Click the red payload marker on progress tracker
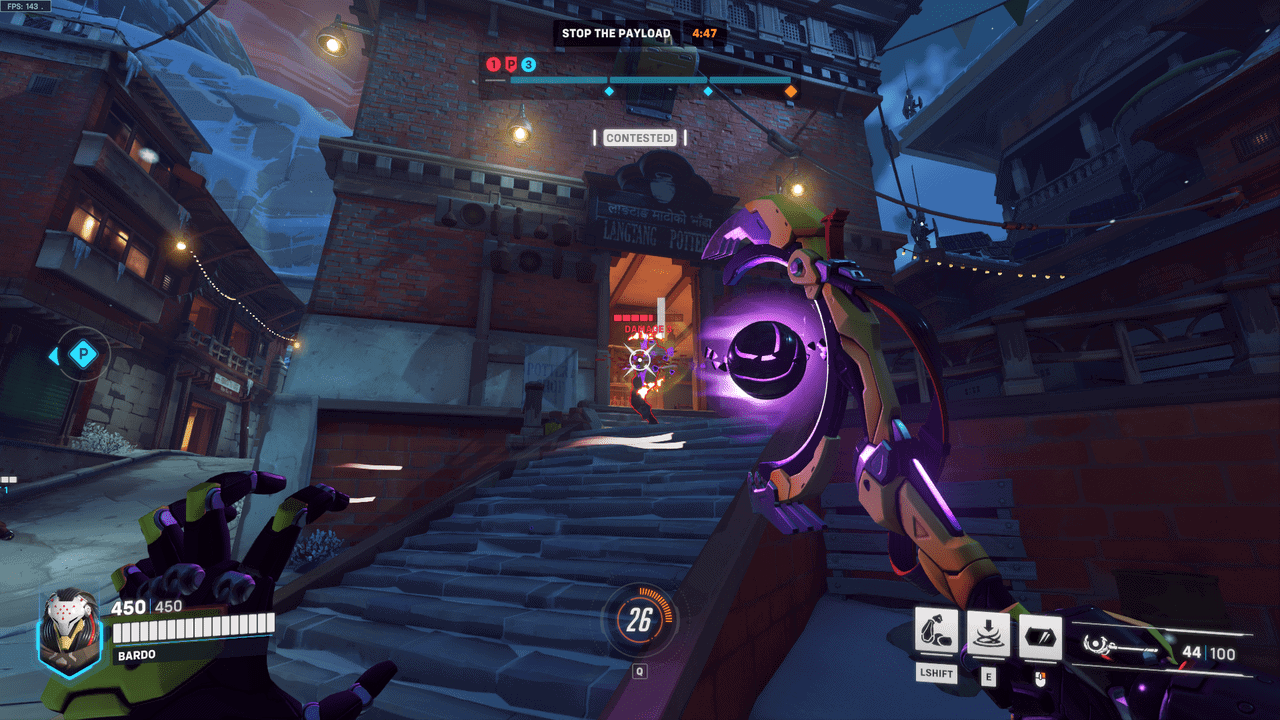Screen dimensions: 1280x720 pos(510,65)
